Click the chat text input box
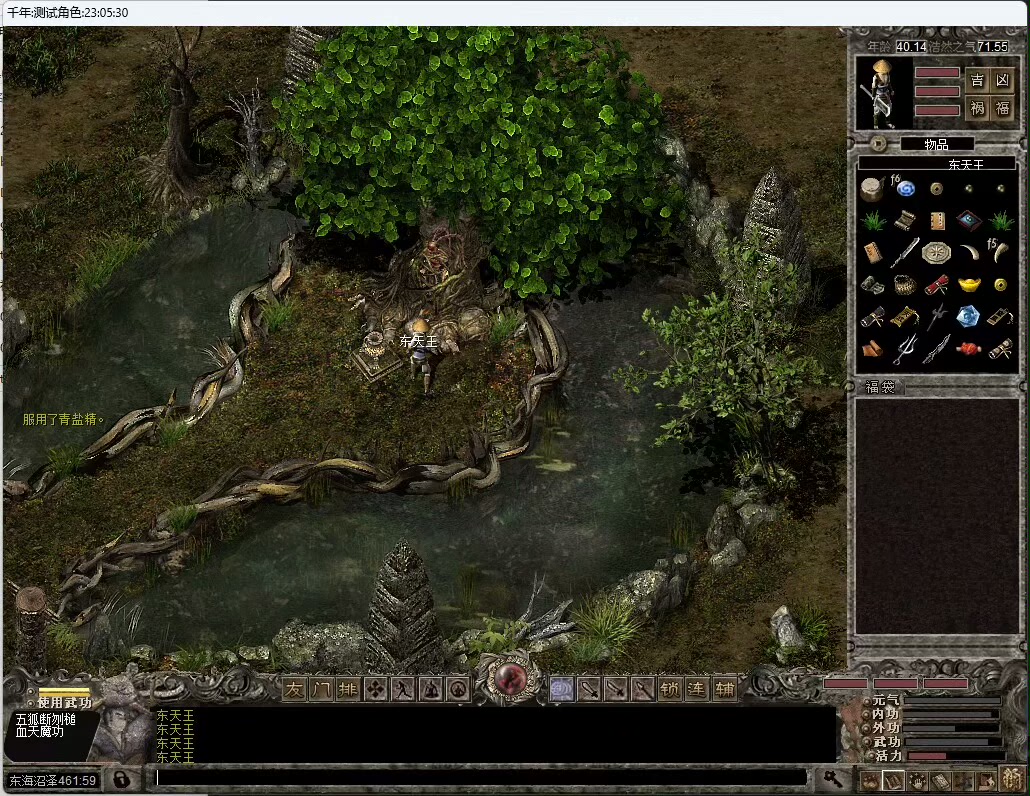Viewport: 1030px width, 796px height. (480, 777)
